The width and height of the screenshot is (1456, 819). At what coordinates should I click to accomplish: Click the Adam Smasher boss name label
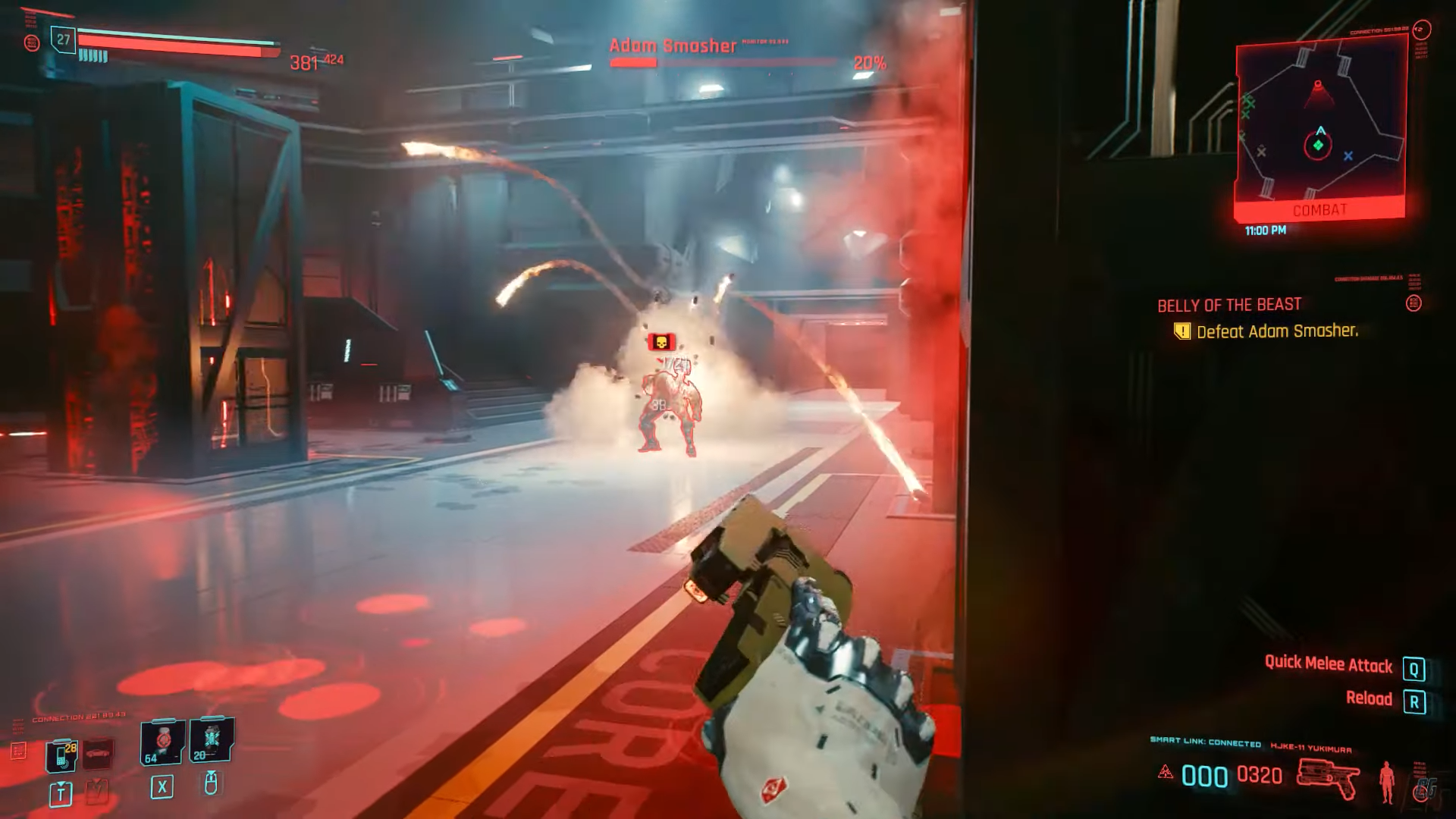click(x=673, y=46)
